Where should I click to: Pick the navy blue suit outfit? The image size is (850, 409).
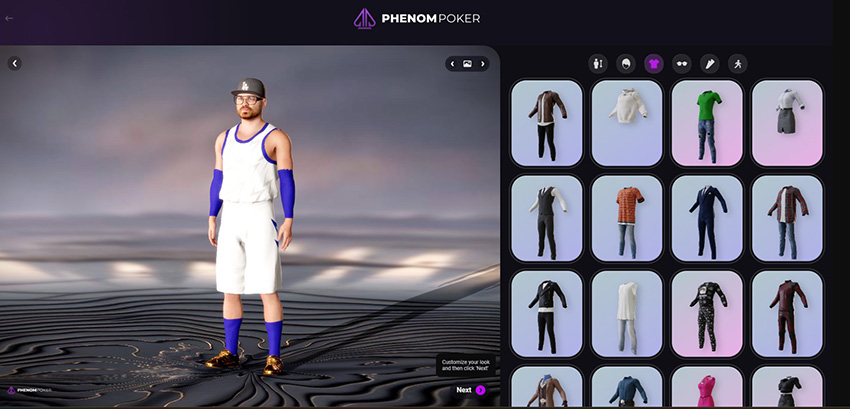point(707,218)
